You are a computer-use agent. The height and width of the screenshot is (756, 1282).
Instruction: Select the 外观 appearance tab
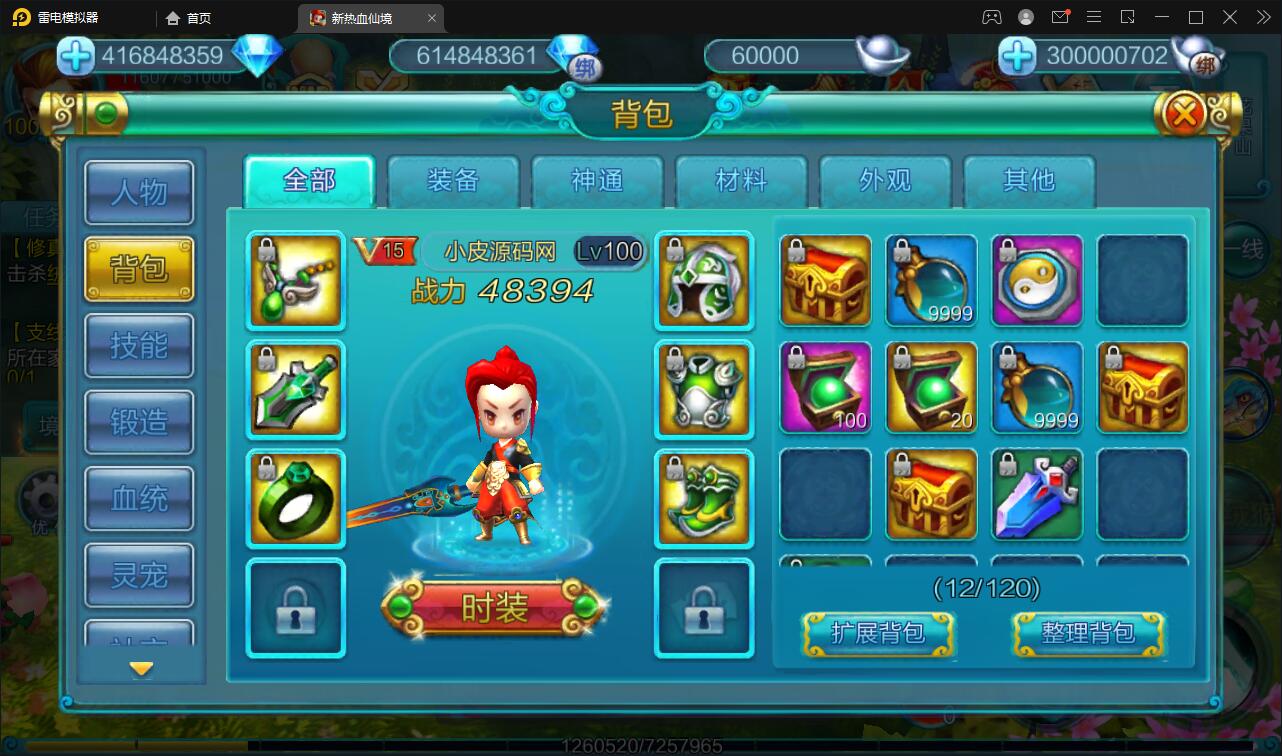click(885, 181)
